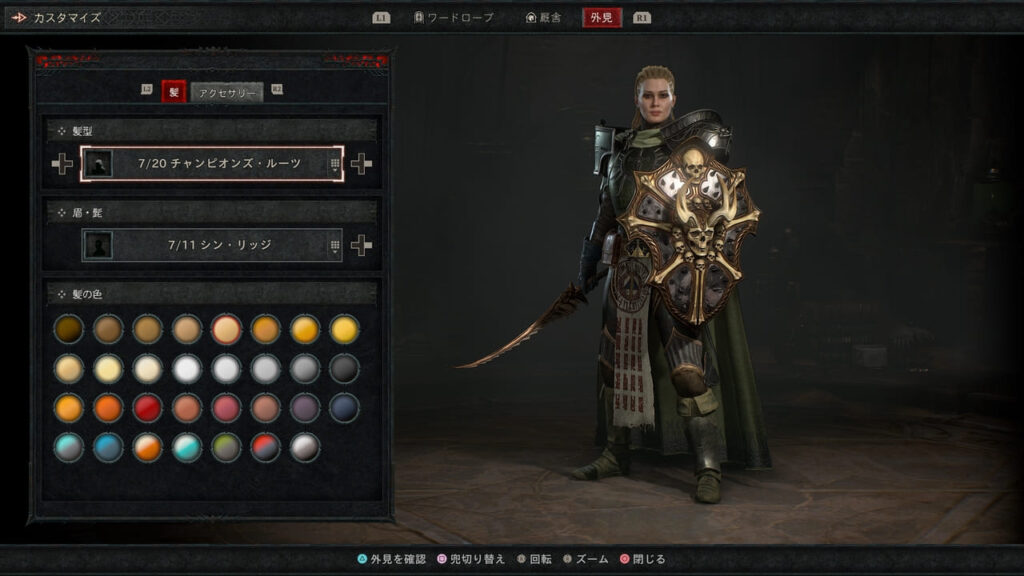This screenshot has width=1024, height=576.
Task: Choose the orange and white two-tone swatch
Action: click(148, 447)
